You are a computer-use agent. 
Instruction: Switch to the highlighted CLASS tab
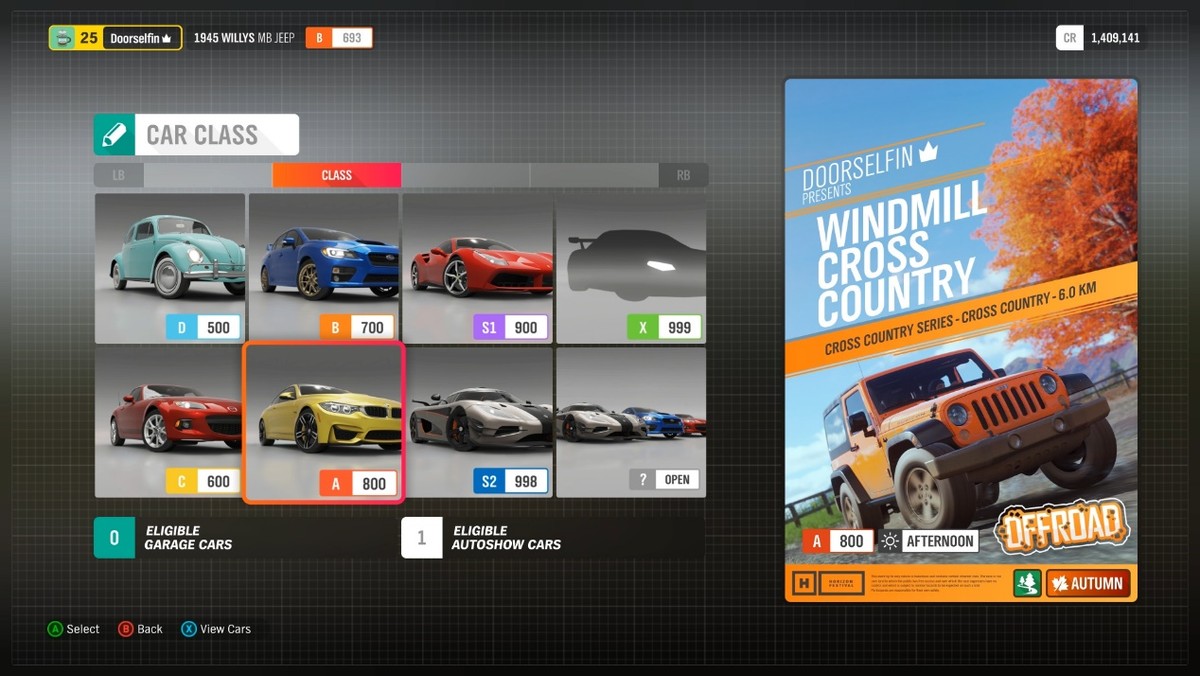(x=336, y=175)
